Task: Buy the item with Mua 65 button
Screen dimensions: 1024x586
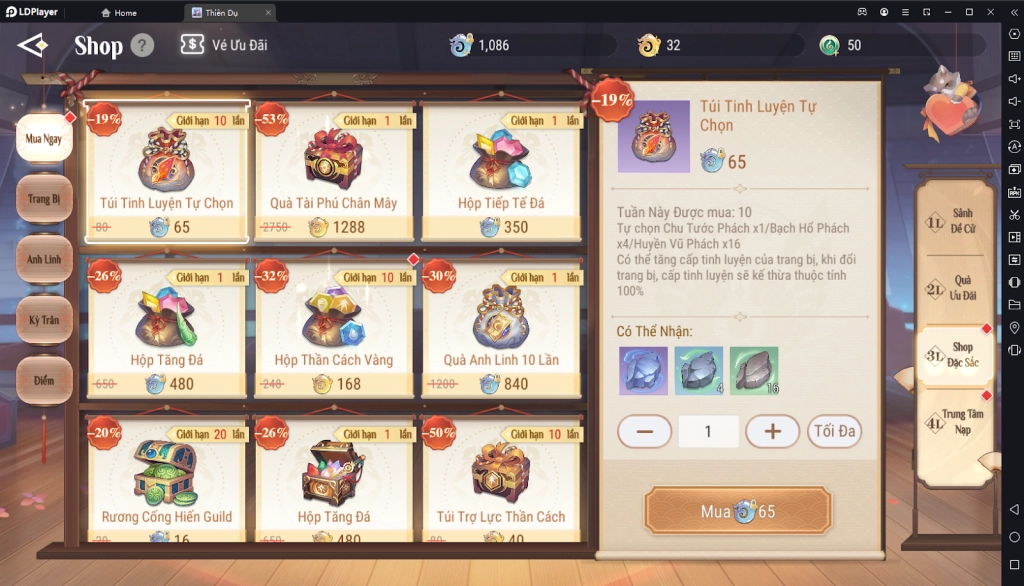Action: (x=738, y=511)
